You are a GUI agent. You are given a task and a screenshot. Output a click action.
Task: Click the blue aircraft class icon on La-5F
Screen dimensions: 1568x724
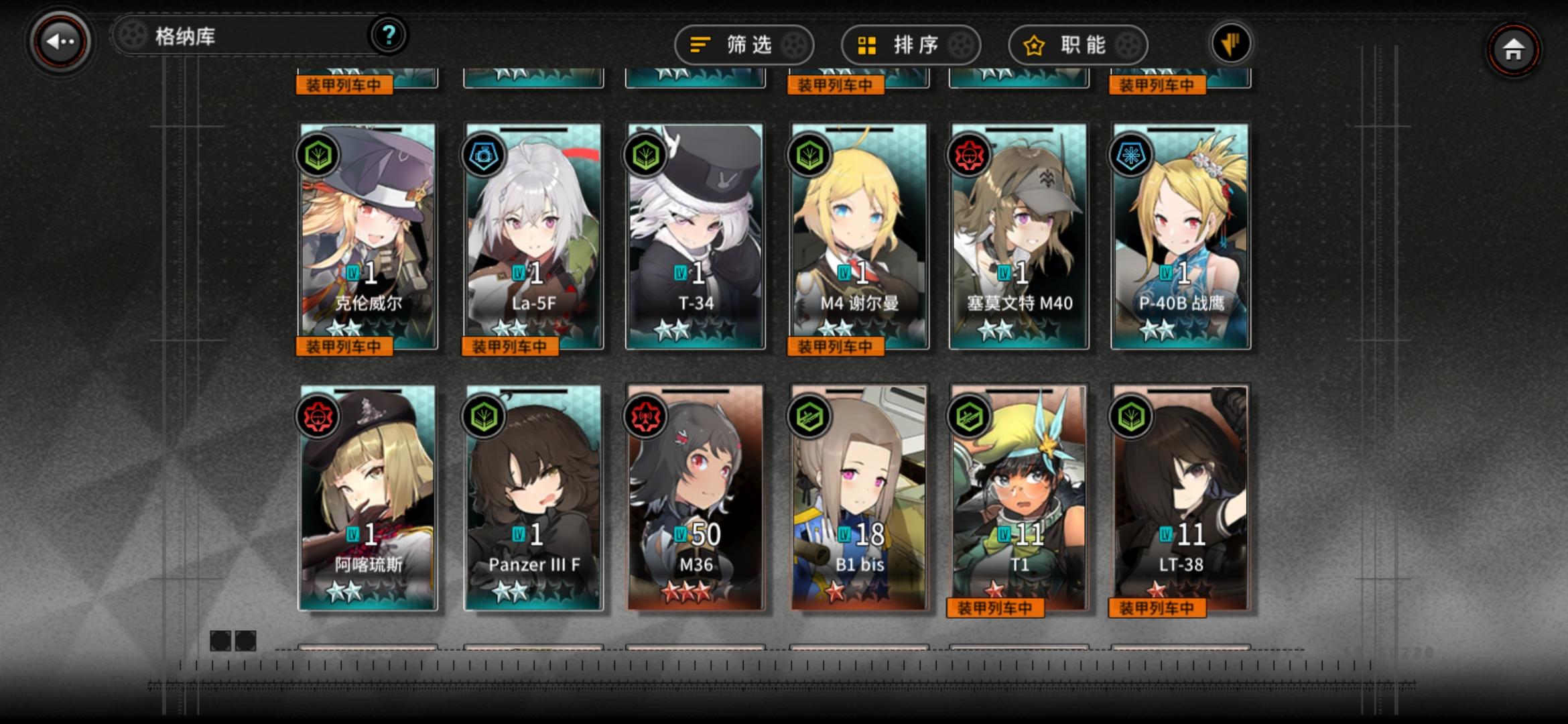482,155
